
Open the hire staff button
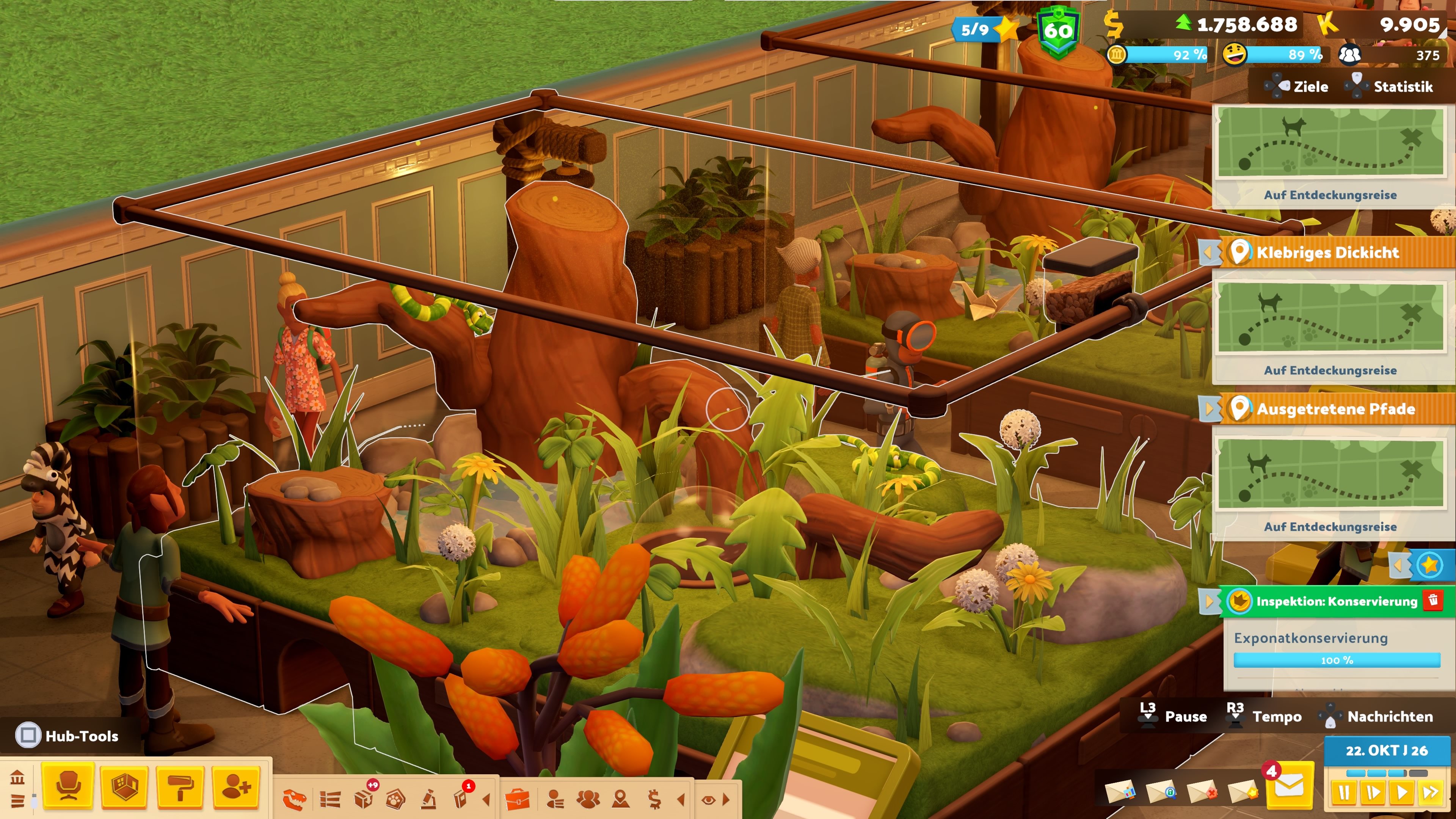click(236, 786)
